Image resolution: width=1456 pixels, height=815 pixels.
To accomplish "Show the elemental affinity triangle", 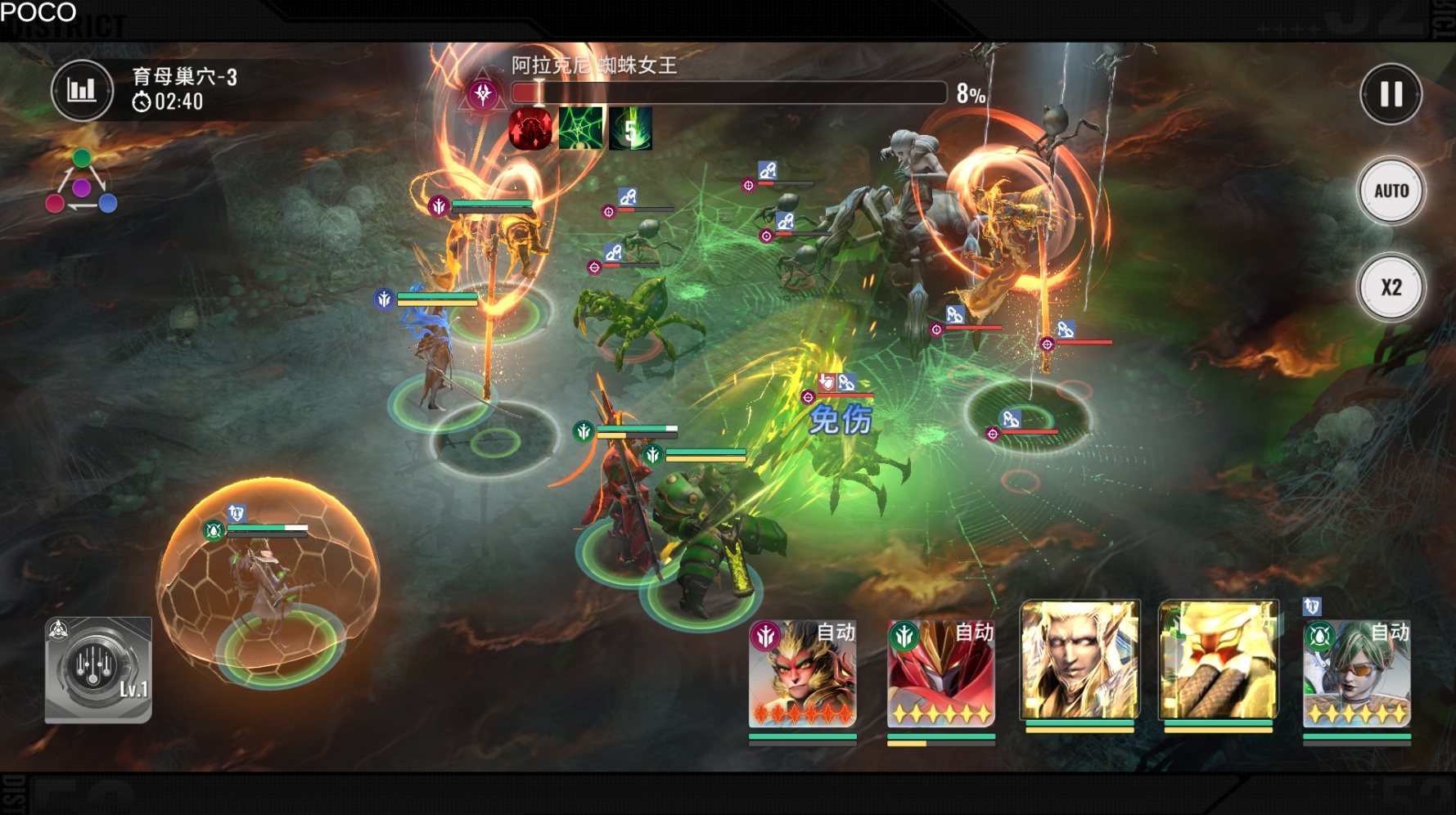I will pos(81,182).
